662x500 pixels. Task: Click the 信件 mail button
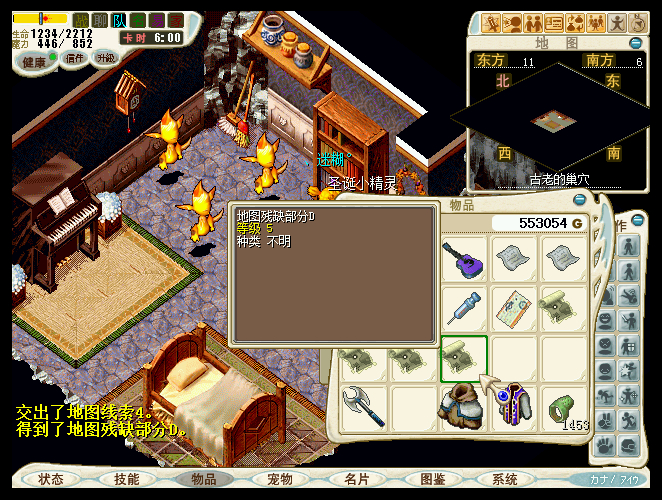click(x=74, y=59)
